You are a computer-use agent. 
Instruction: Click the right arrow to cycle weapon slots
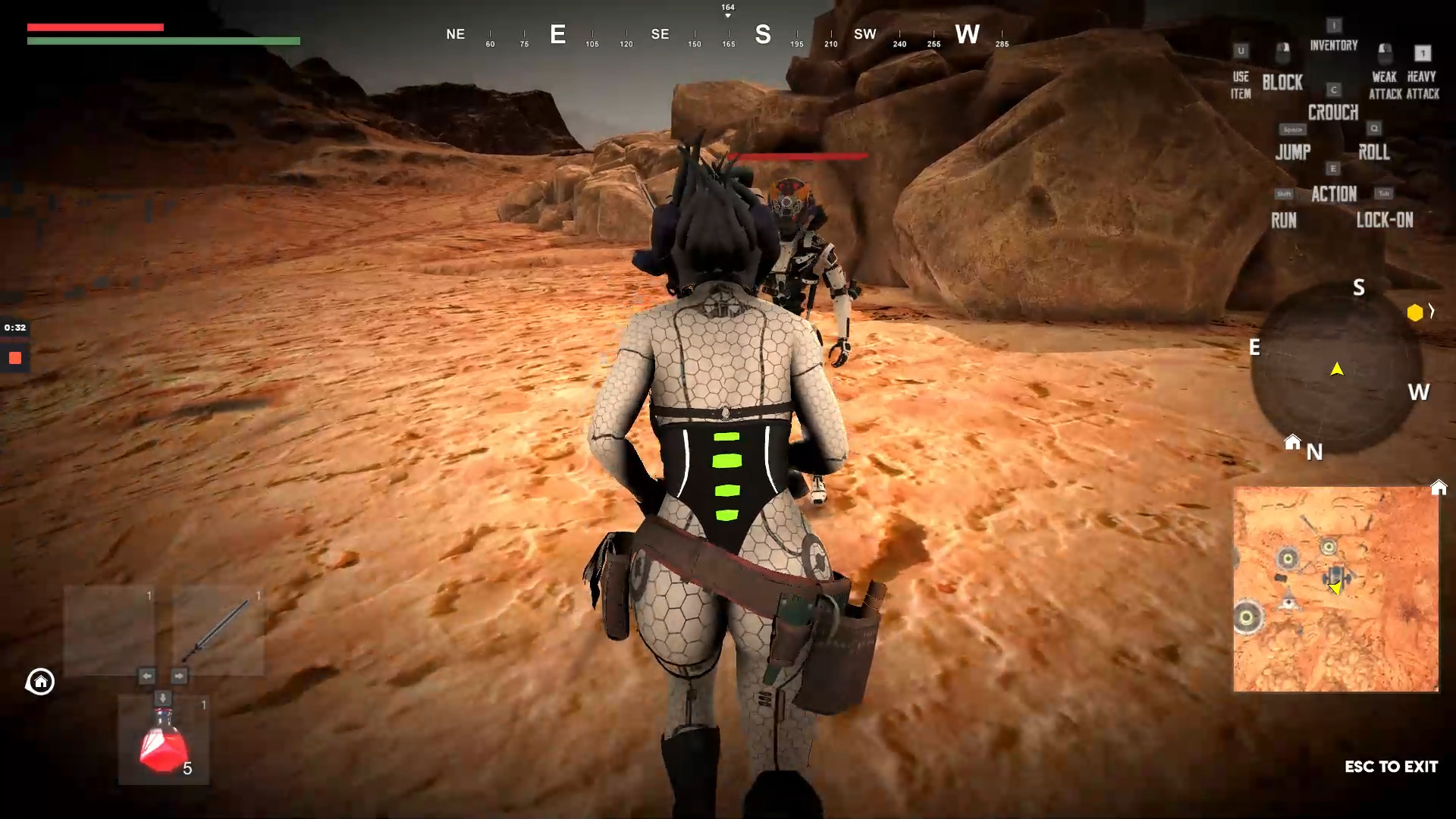click(180, 676)
